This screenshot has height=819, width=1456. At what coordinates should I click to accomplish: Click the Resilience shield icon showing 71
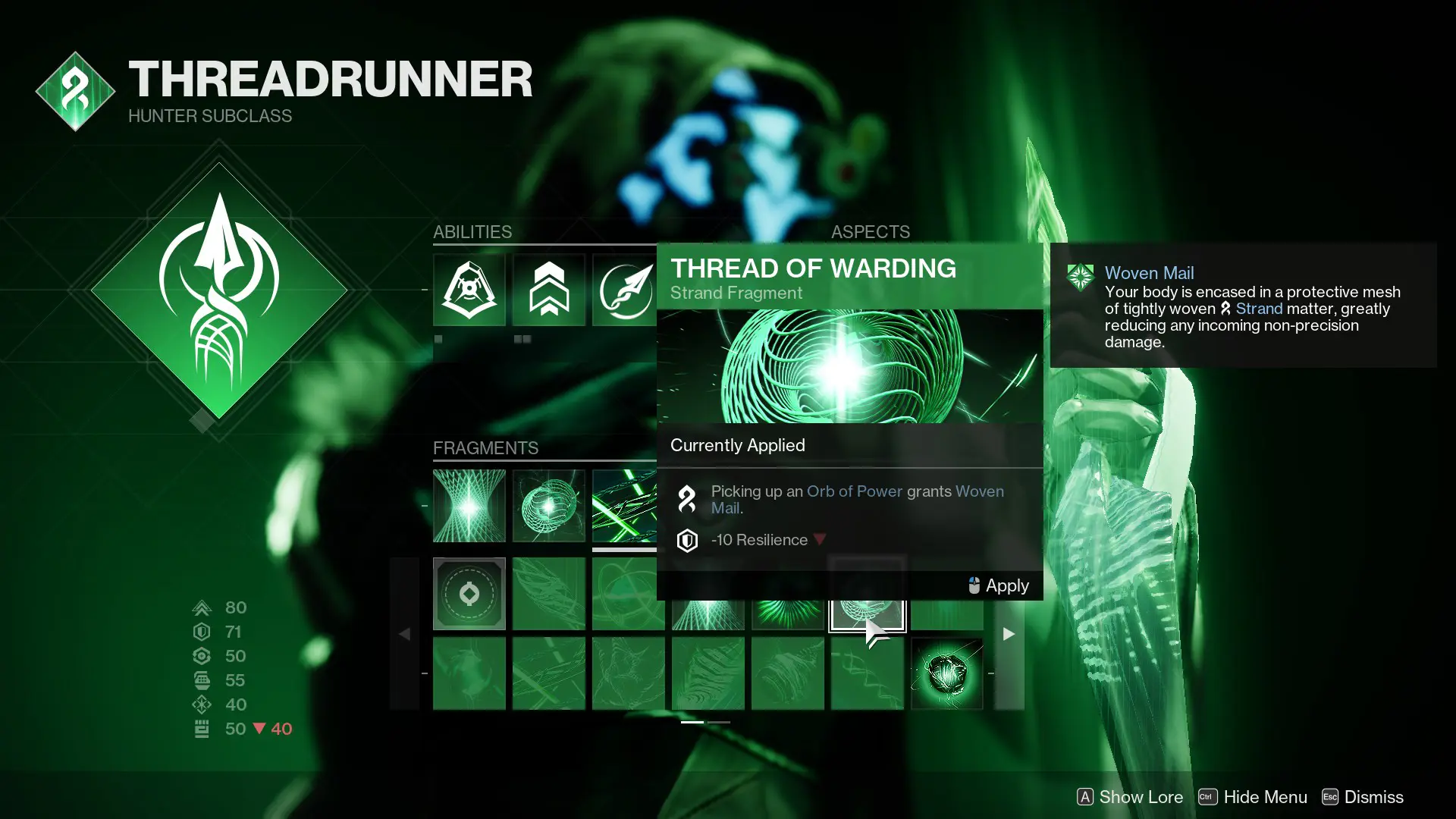click(202, 632)
